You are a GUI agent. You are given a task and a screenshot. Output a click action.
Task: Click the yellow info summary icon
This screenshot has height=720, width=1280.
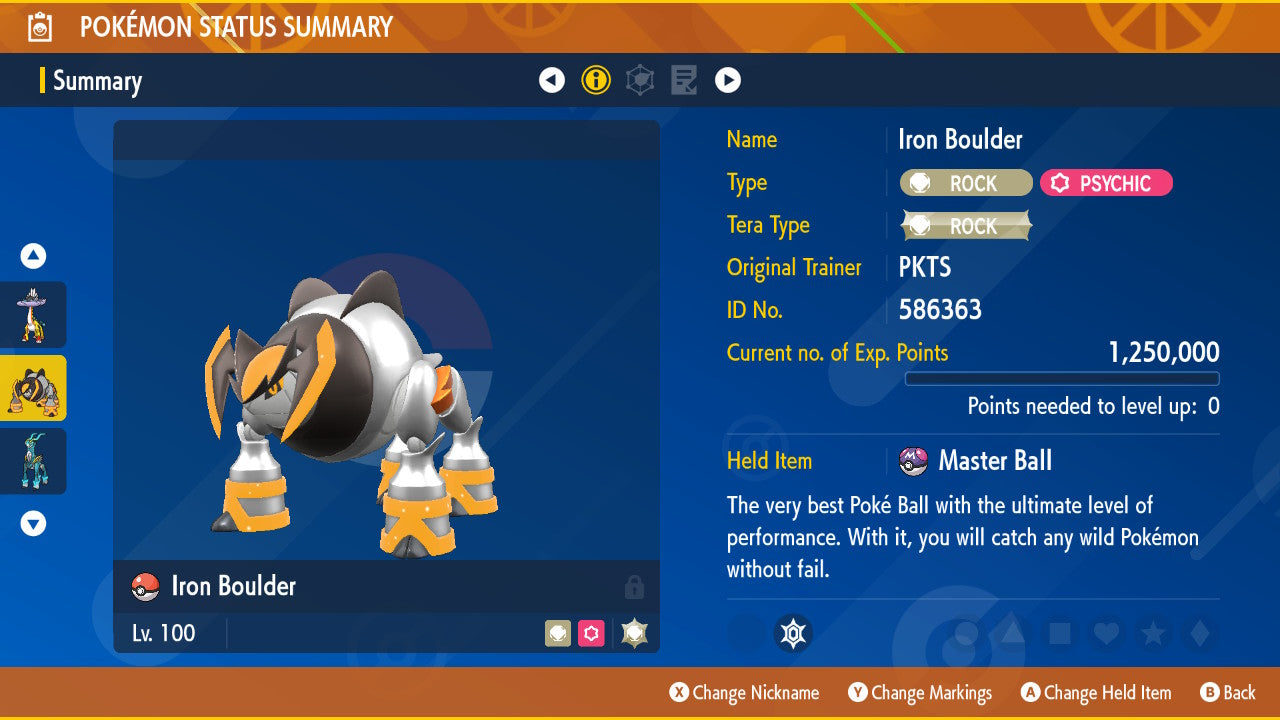click(x=596, y=80)
